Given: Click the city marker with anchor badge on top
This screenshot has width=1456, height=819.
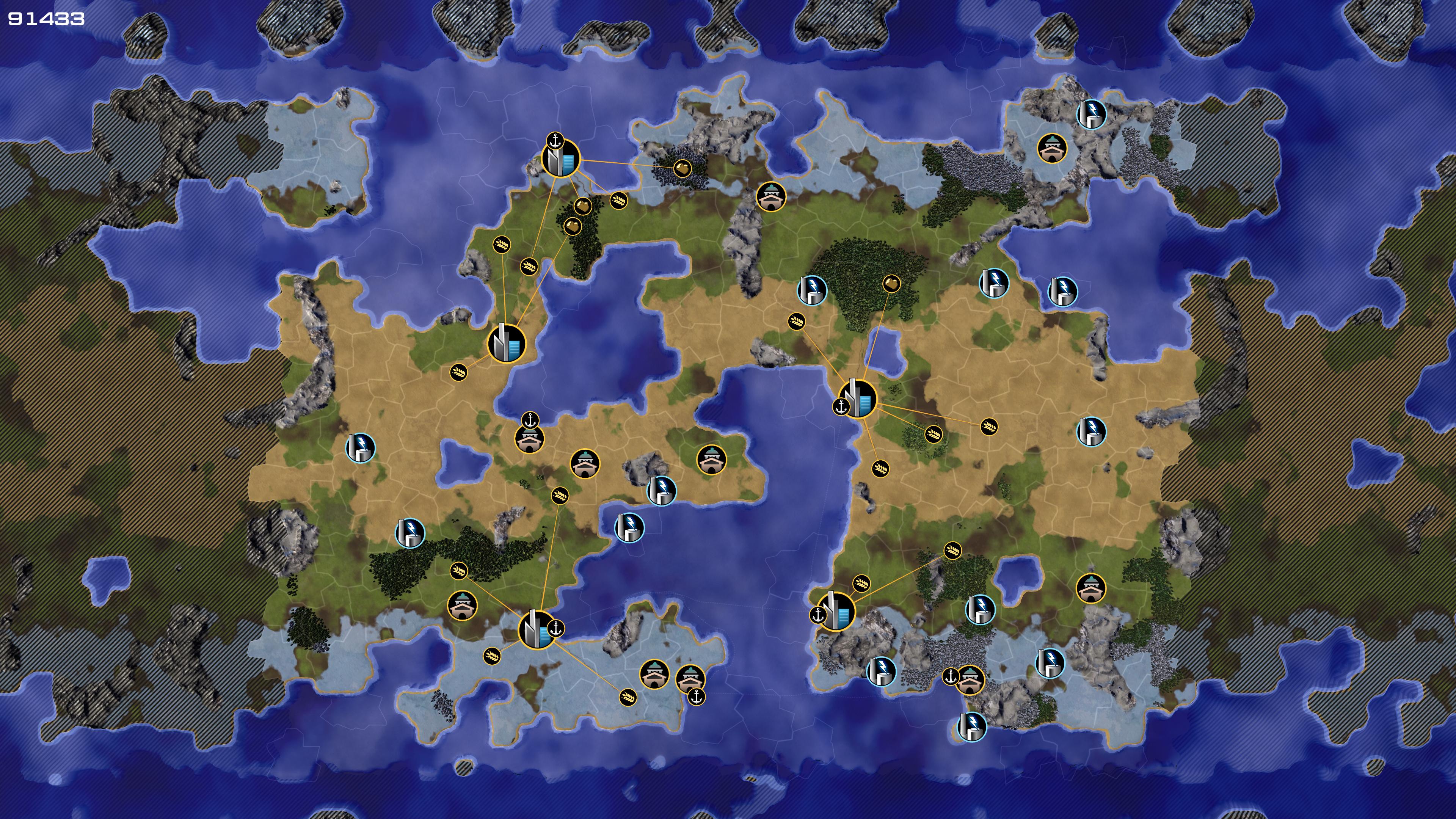Looking at the screenshot, I should pyautogui.click(x=560, y=158).
